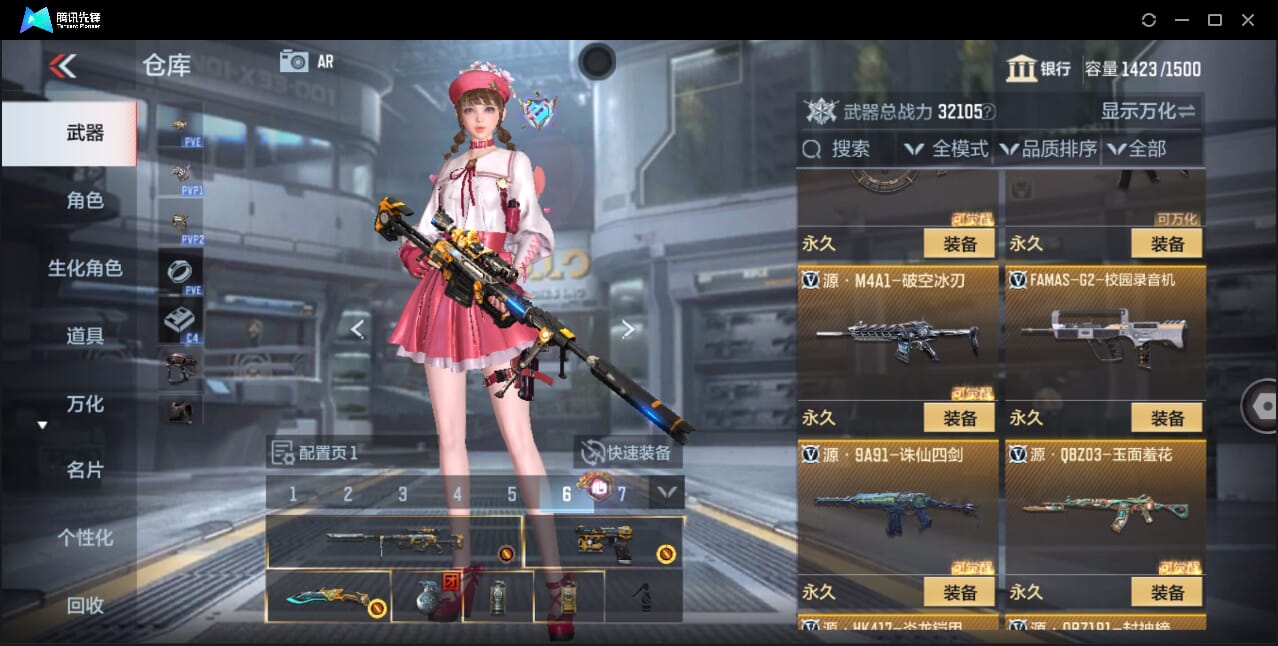Switch to loadout slot number 3
Screen dimensions: 1278x646
point(403,494)
